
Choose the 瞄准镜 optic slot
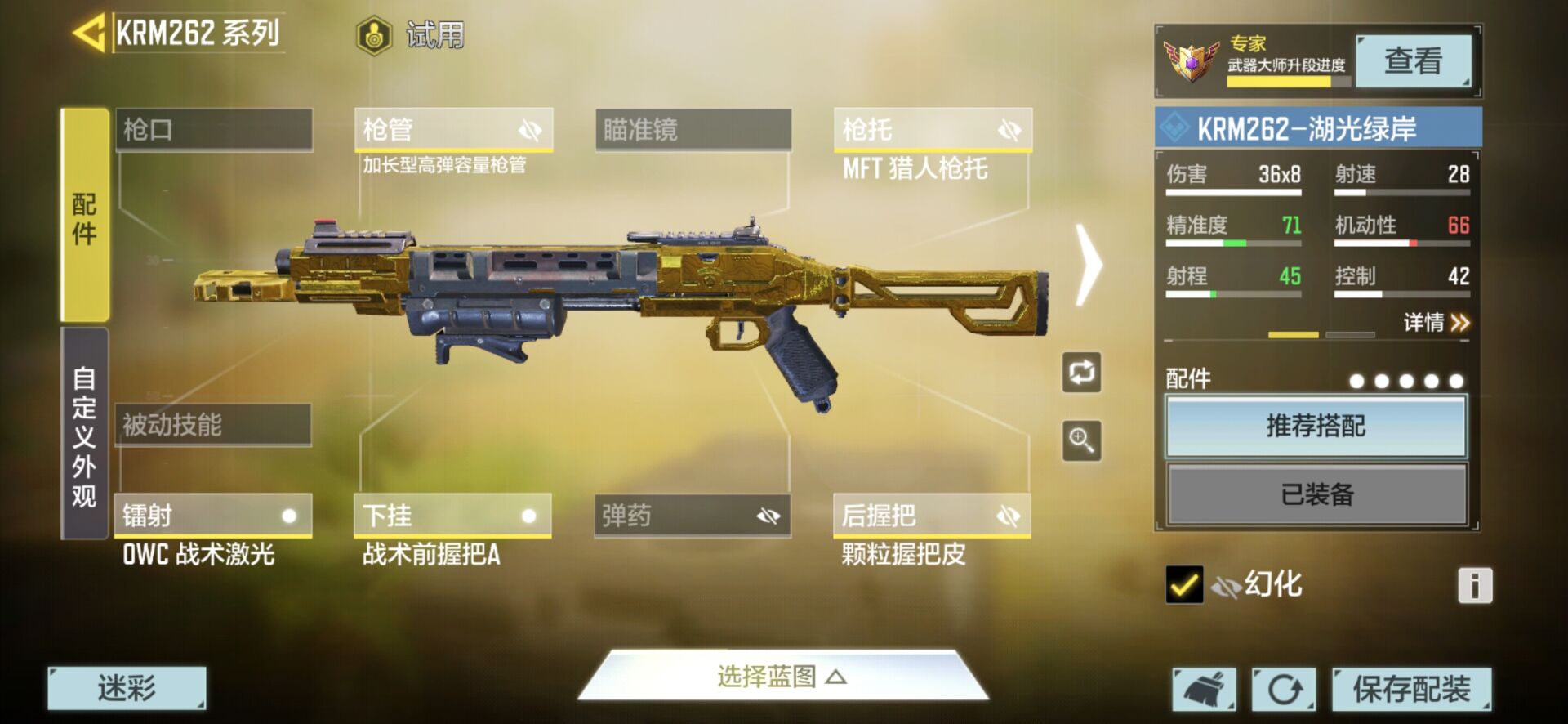[x=693, y=129]
